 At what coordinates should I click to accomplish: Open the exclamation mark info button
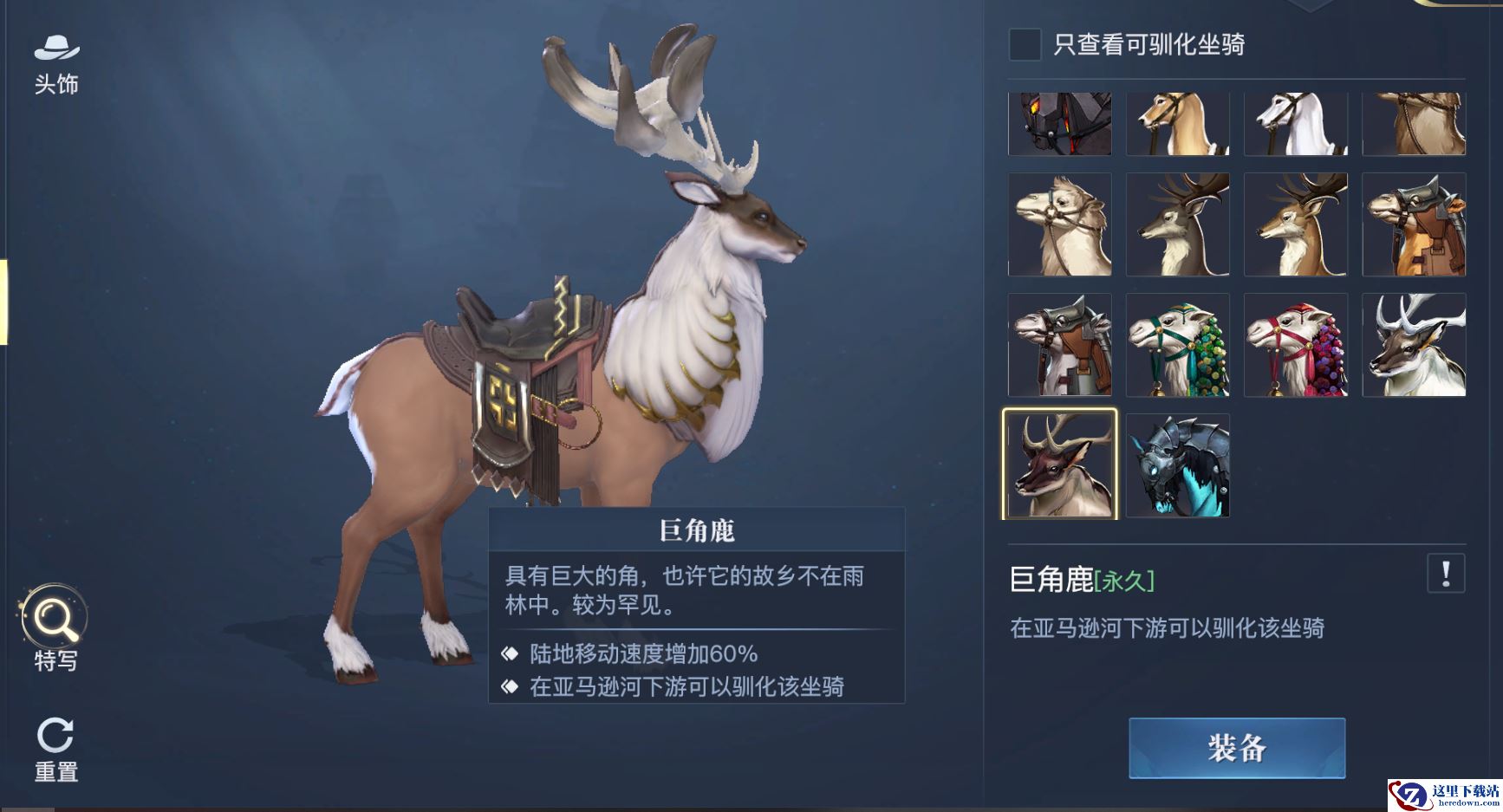(x=1445, y=574)
